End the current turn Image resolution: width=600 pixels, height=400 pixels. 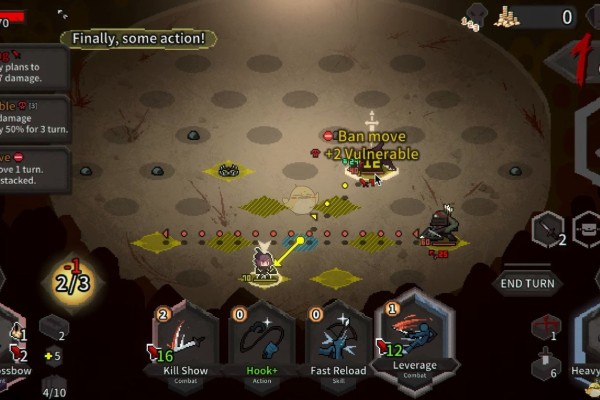(x=527, y=283)
